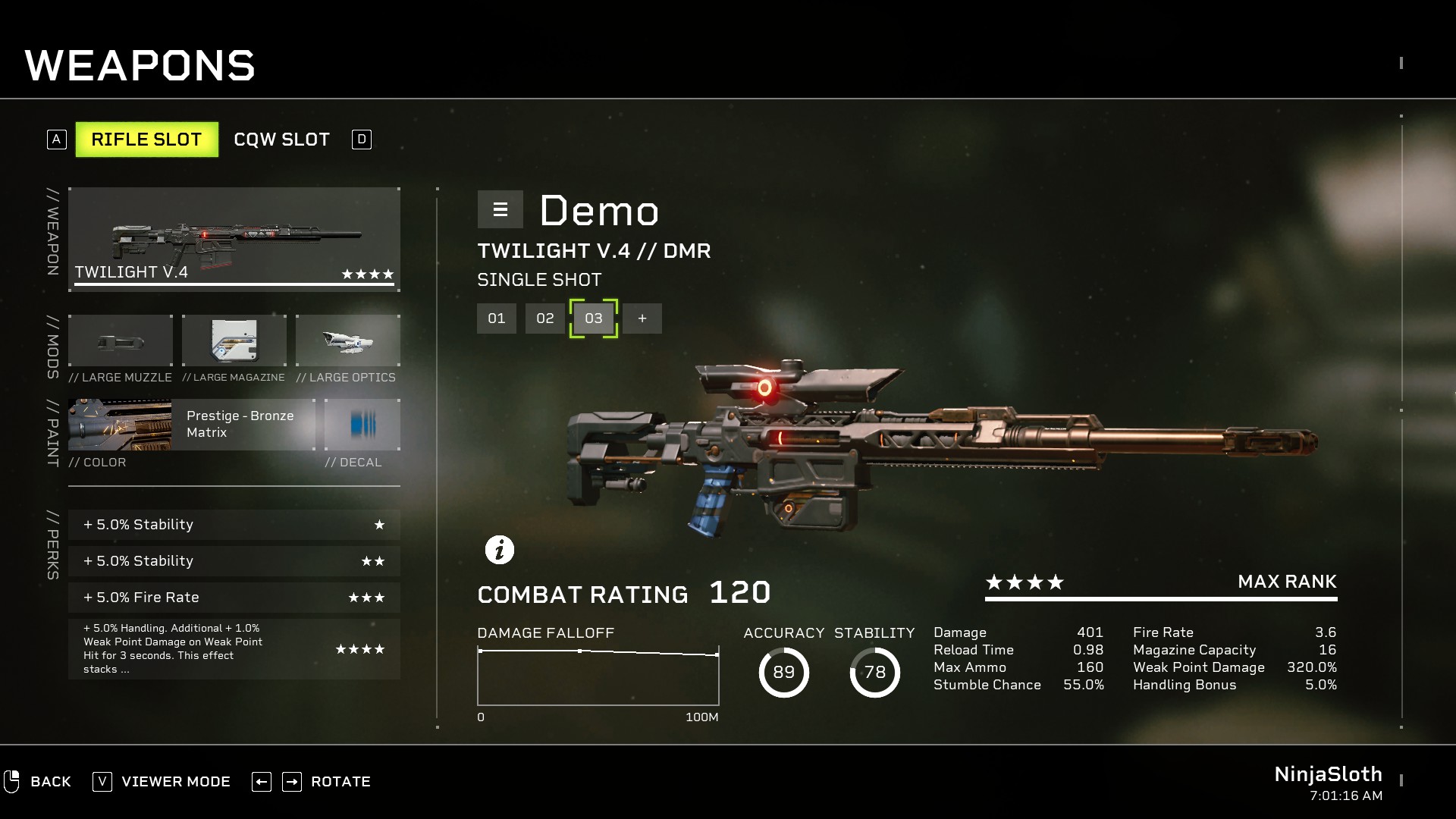
Task: Choose the Fire Rate perk row
Action: (x=234, y=598)
